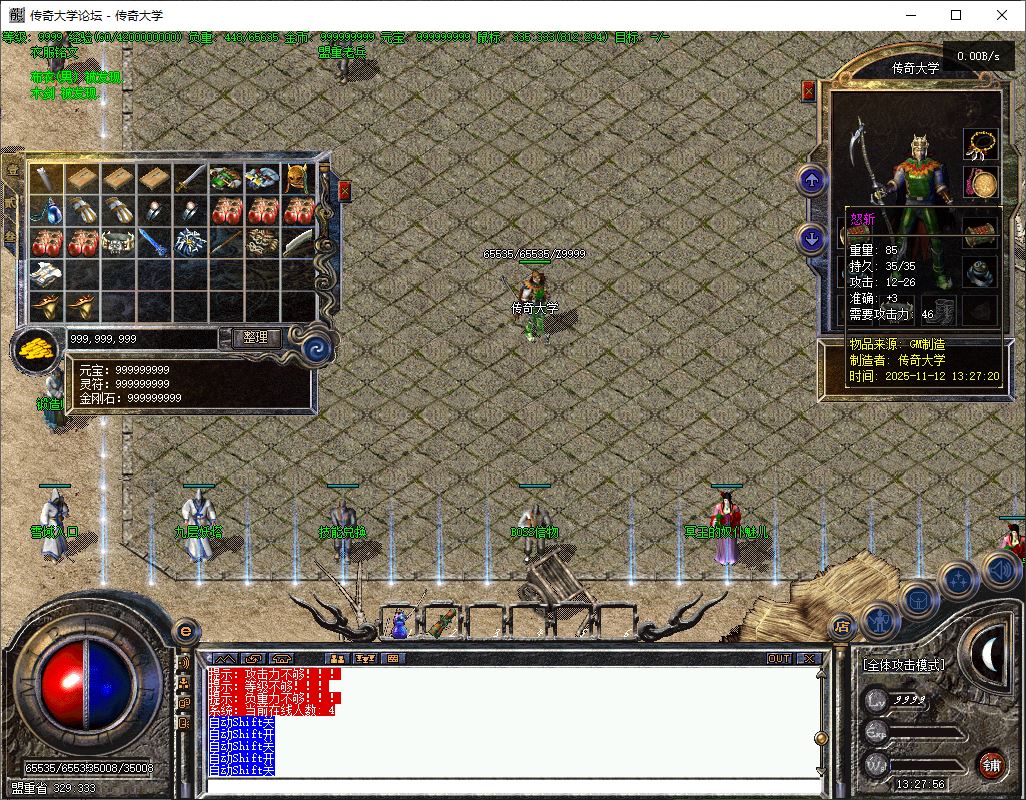
Task: Toggle the 全体攻击模式 attack mode label
Action: (x=903, y=664)
